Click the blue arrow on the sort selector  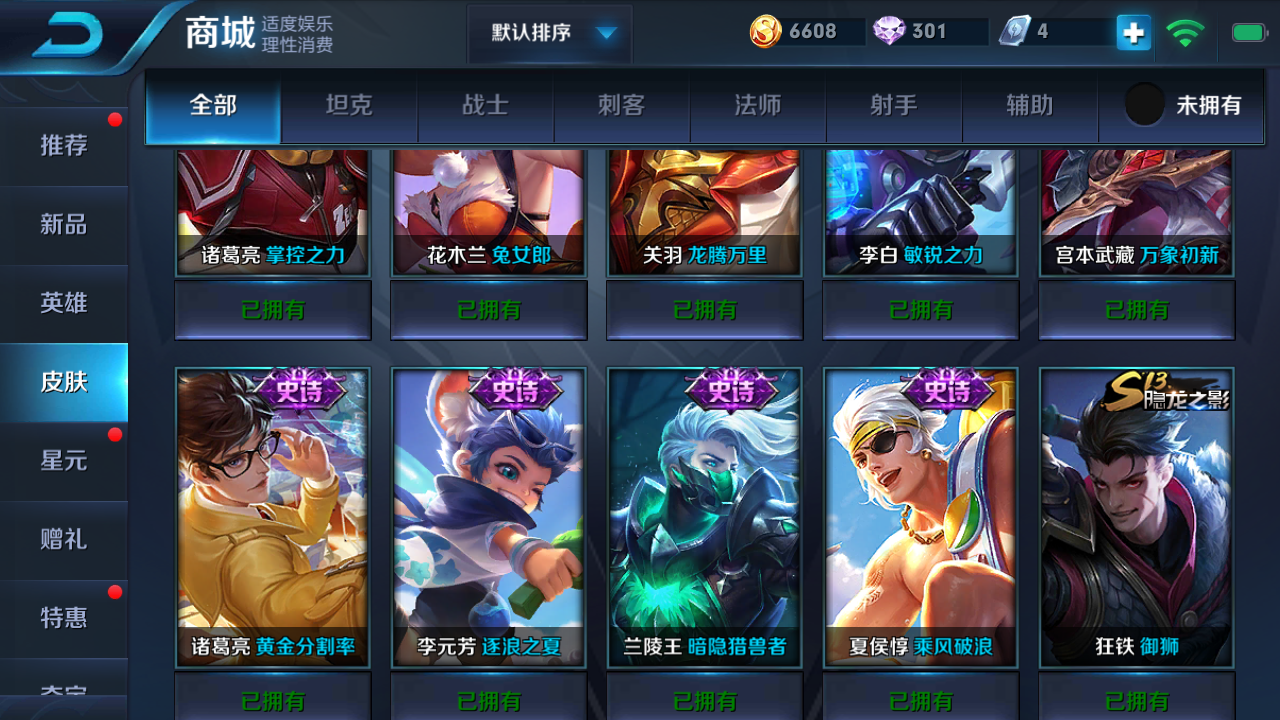click(x=605, y=31)
